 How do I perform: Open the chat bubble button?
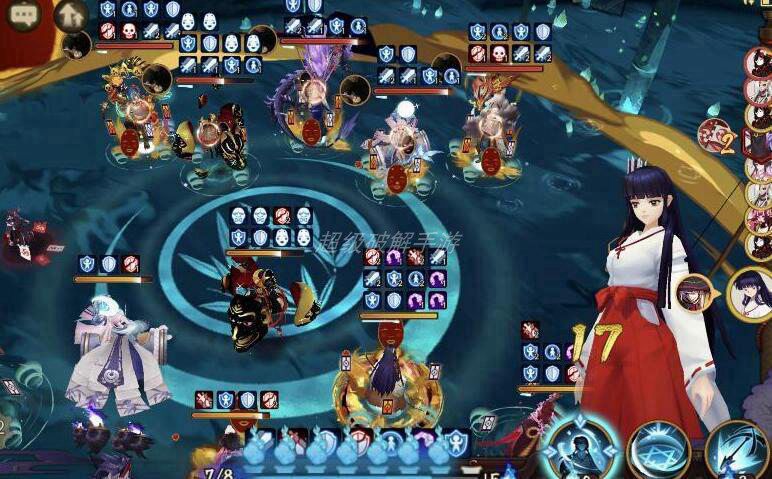click(x=24, y=16)
